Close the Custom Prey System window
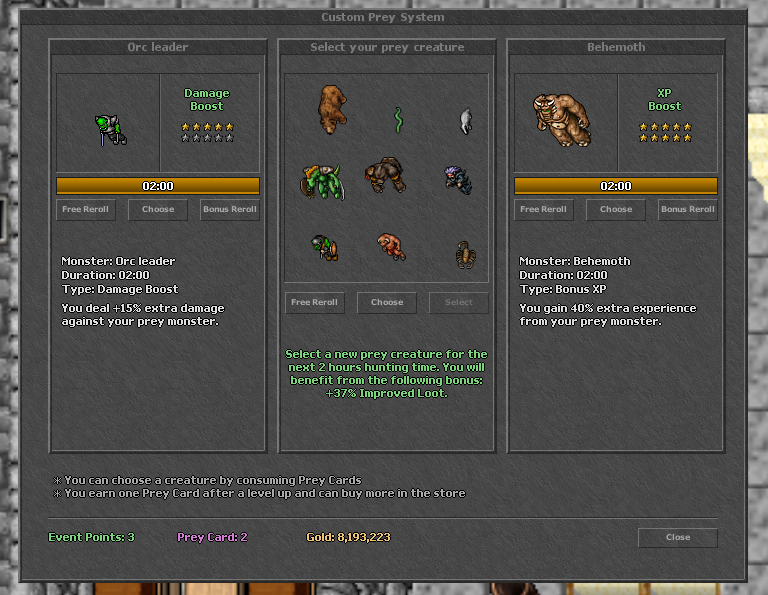This screenshot has width=768, height=595. [x=677, y=537]
